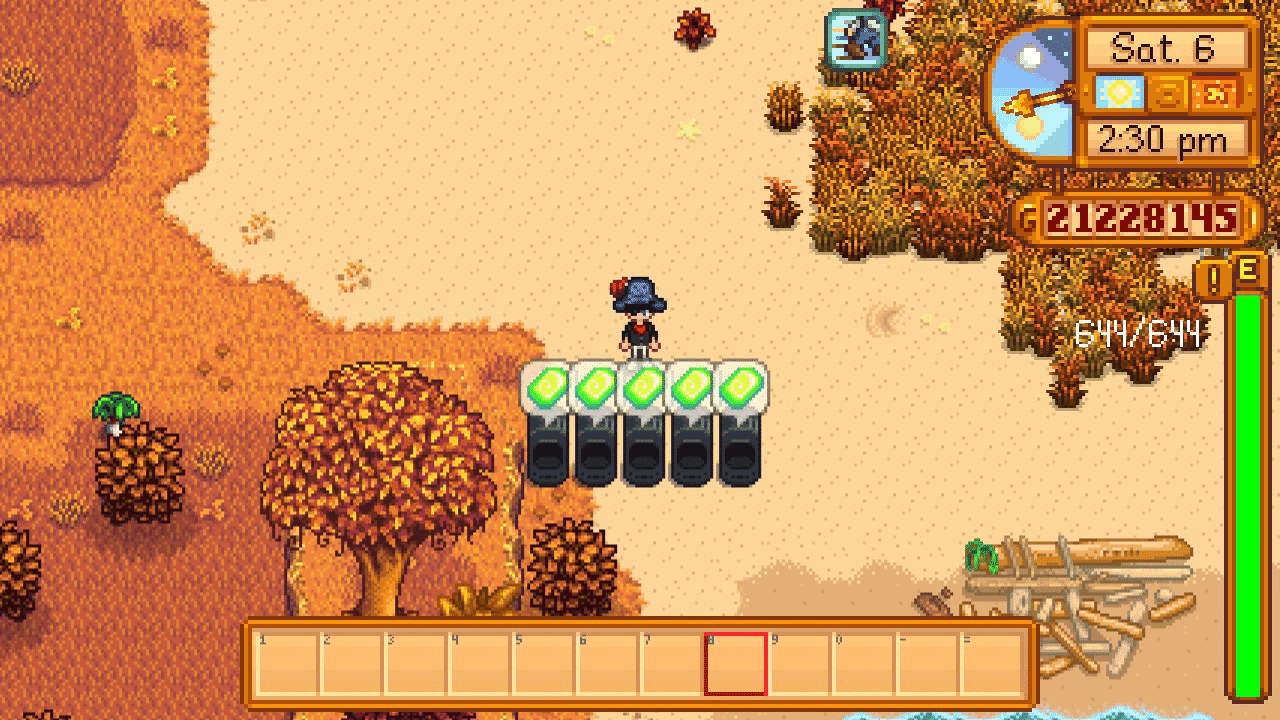Click the sunny weather icon on the clock HUD

[1122, 92]
